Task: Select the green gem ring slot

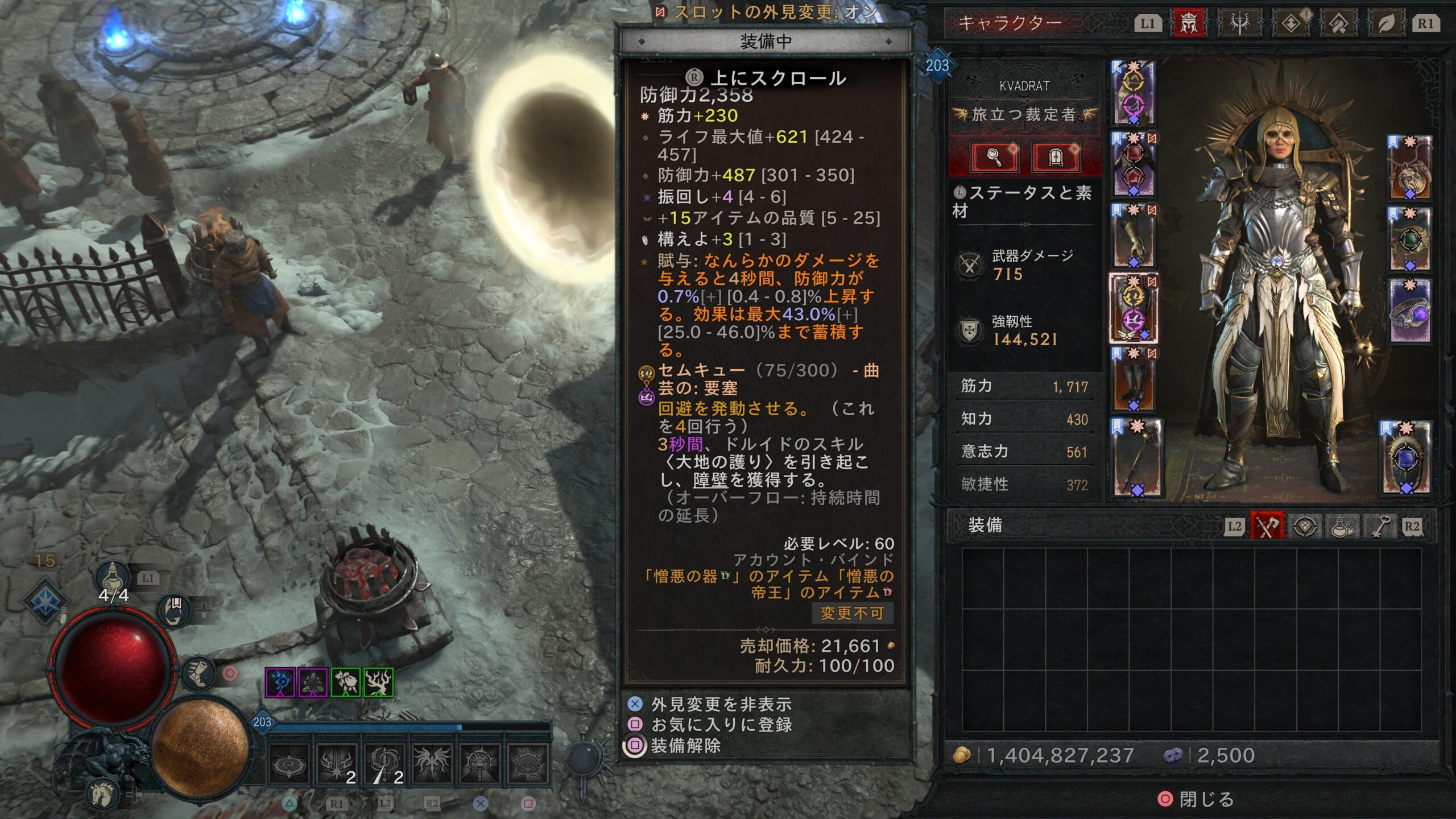Action: tap(1410, 239)
